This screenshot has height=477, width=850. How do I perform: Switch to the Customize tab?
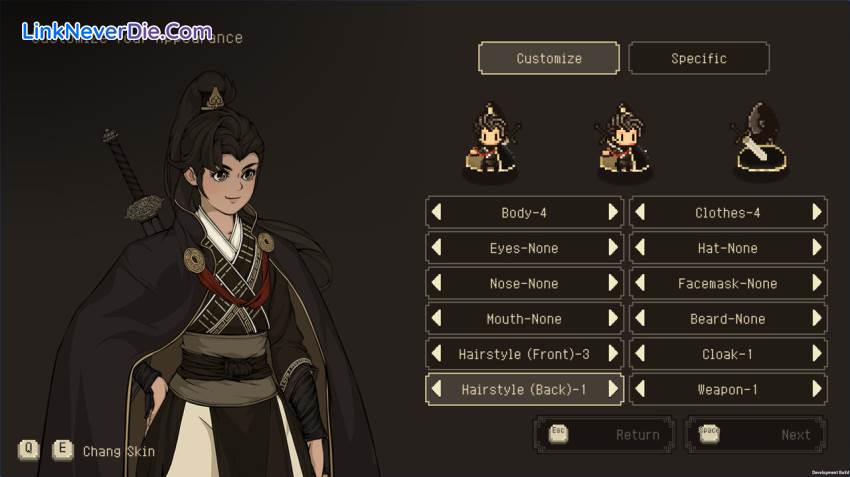(x=549, y=58)
